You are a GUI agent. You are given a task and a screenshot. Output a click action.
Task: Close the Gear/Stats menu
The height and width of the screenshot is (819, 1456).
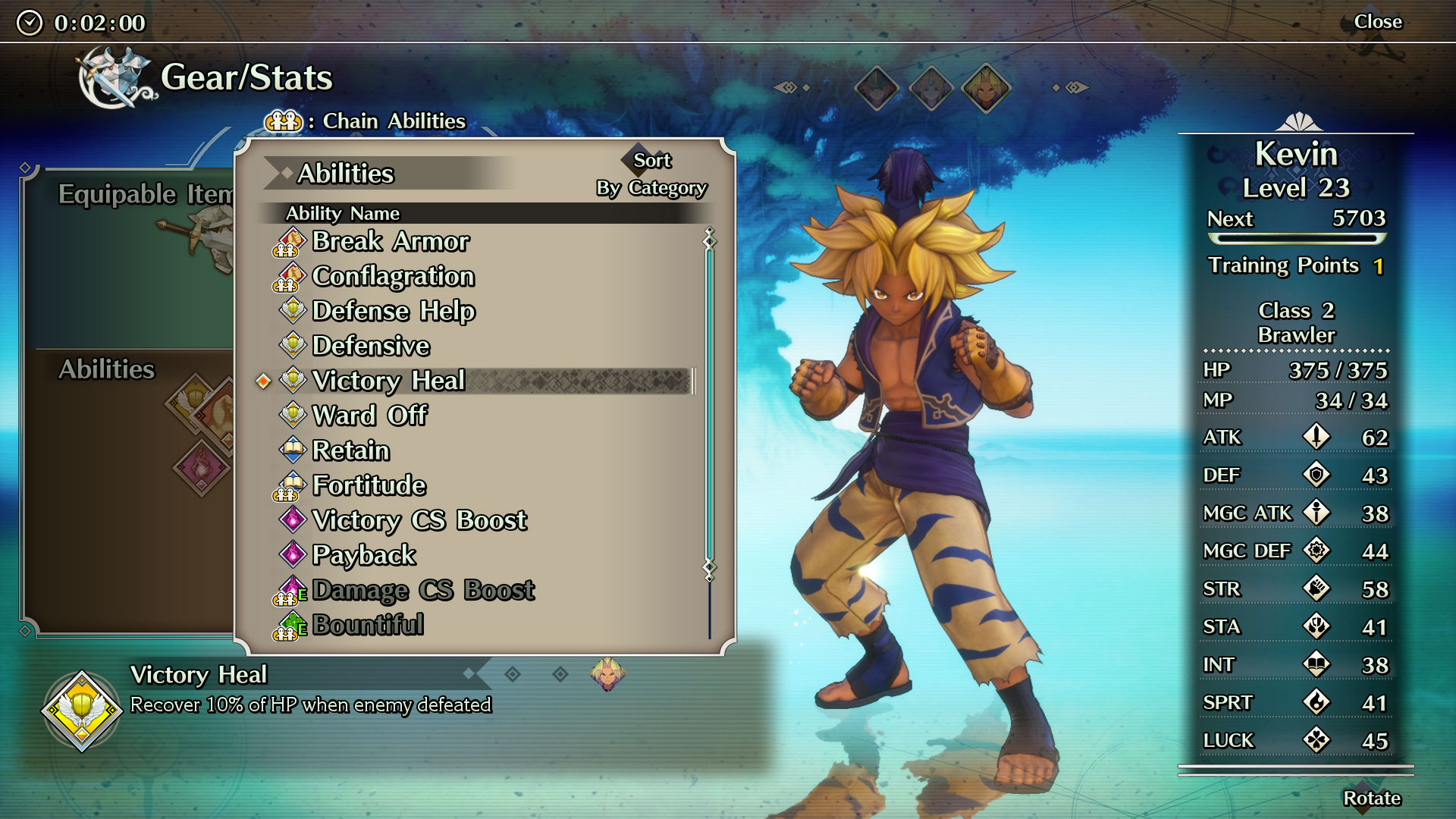pos(1378,22)
